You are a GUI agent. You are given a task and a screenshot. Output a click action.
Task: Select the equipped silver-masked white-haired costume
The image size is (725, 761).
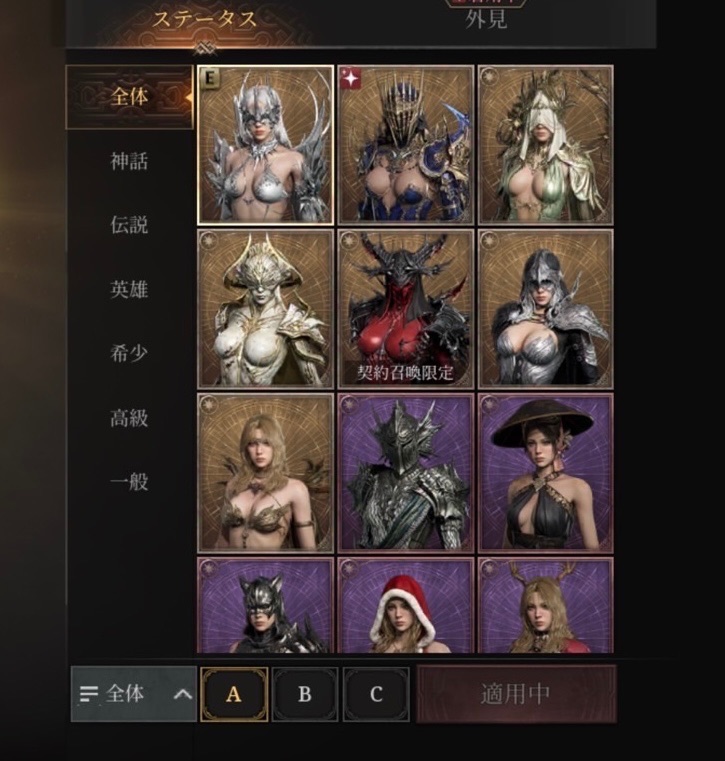pyautogui.click(x=266, y=145)
